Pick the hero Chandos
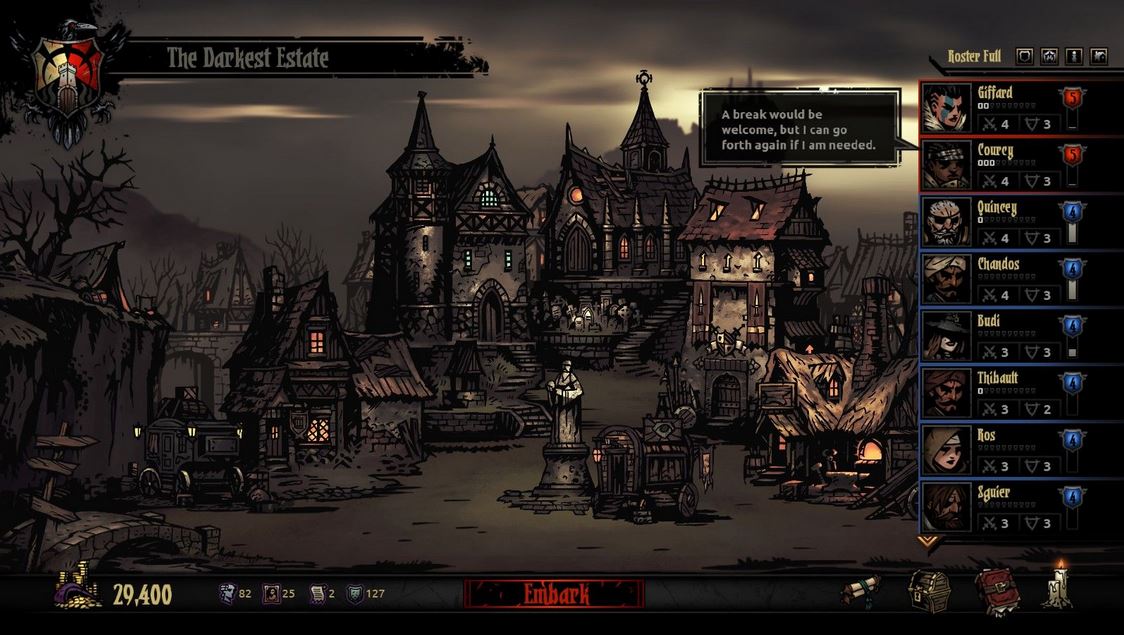This screenshot has height=635, width=1124. [x=1000, y=279]
